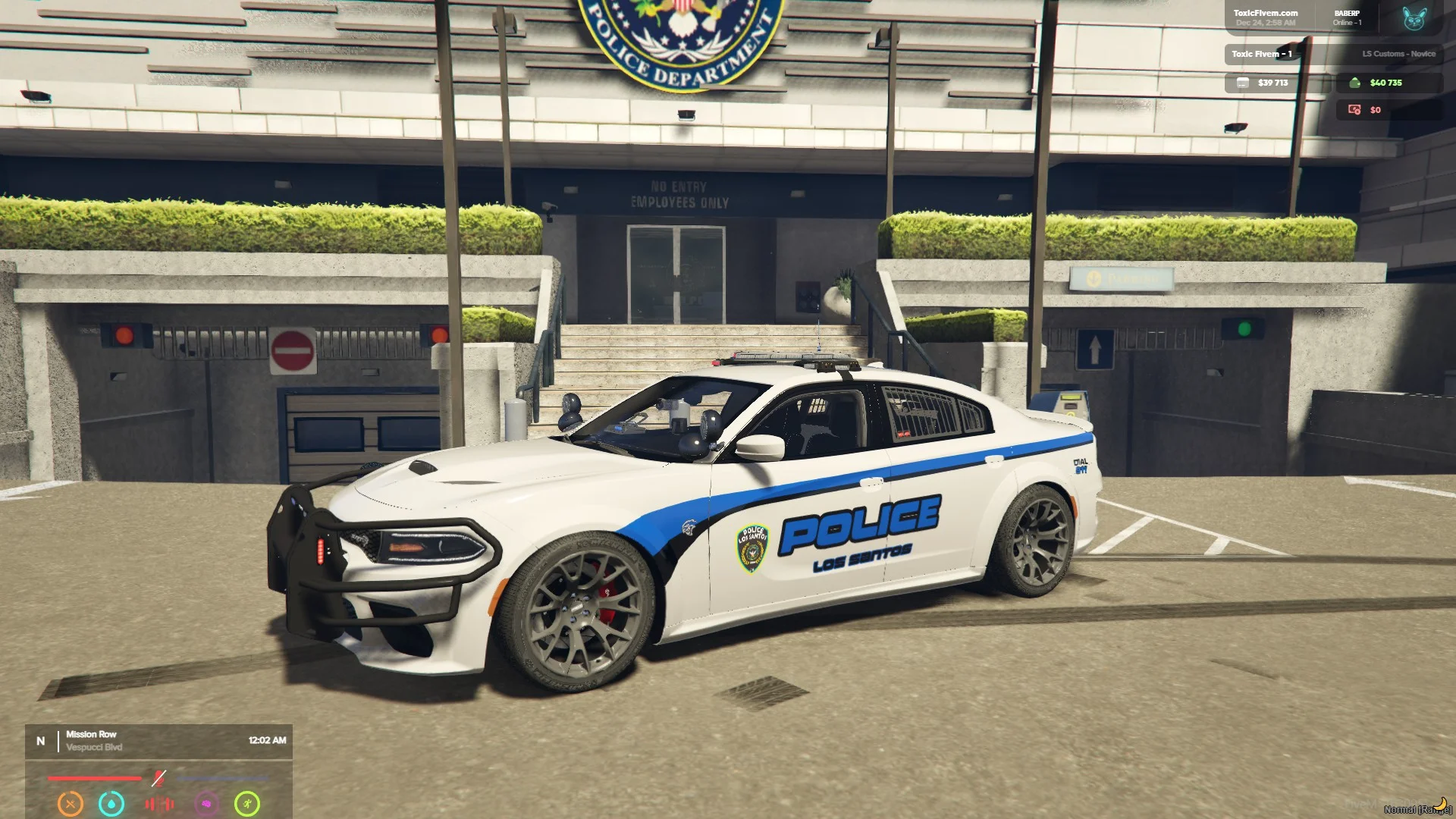Select the red dirty money icon
This screenshot has height=819, width=1456.
point(1354,110)
